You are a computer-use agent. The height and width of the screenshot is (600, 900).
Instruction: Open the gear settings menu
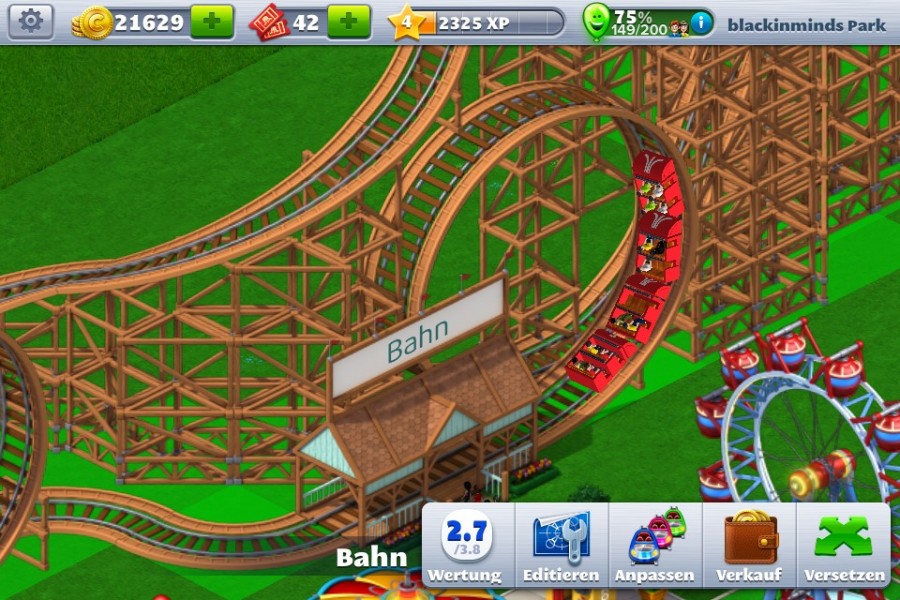coord(31,21)
